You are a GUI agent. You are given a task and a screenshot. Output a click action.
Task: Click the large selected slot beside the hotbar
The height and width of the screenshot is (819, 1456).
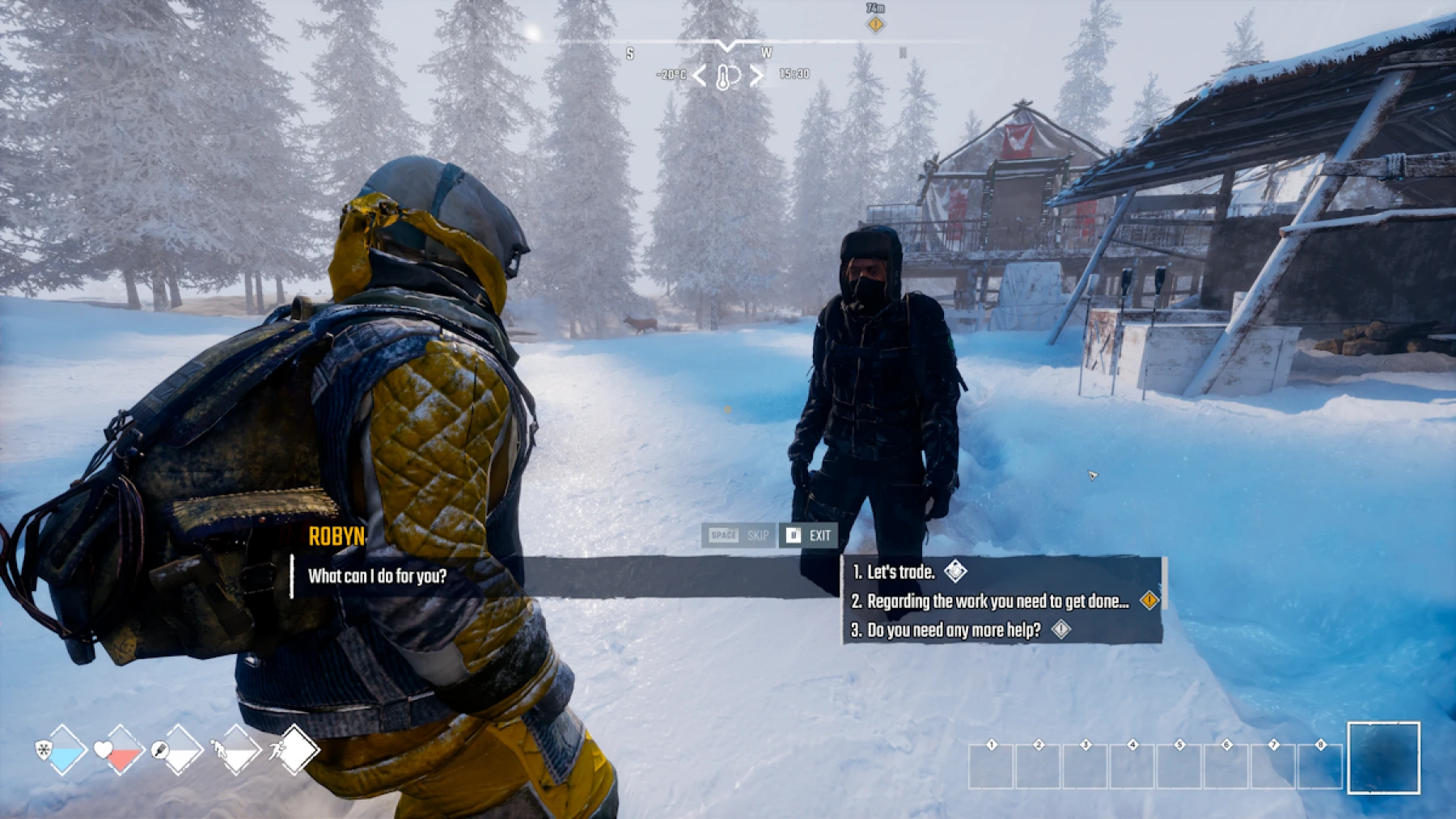(1383, 758)
